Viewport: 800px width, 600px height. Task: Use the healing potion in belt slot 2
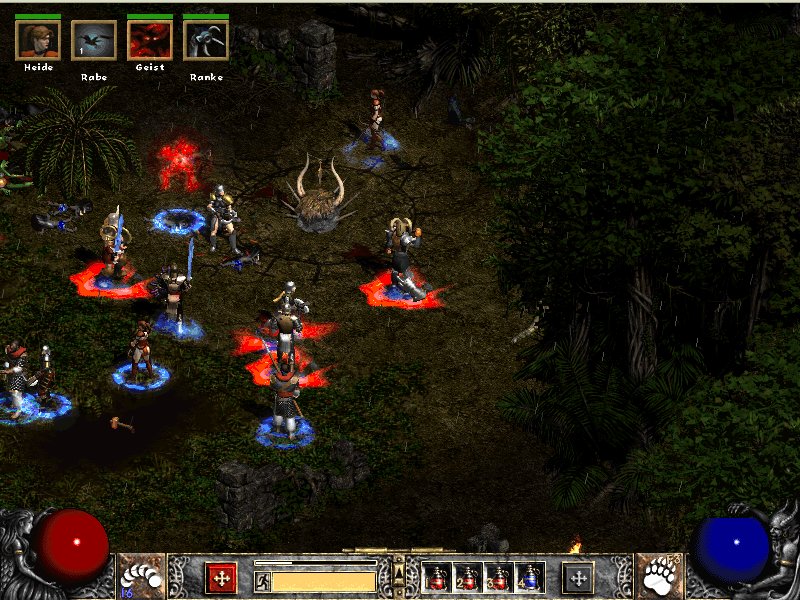point(467,577)
